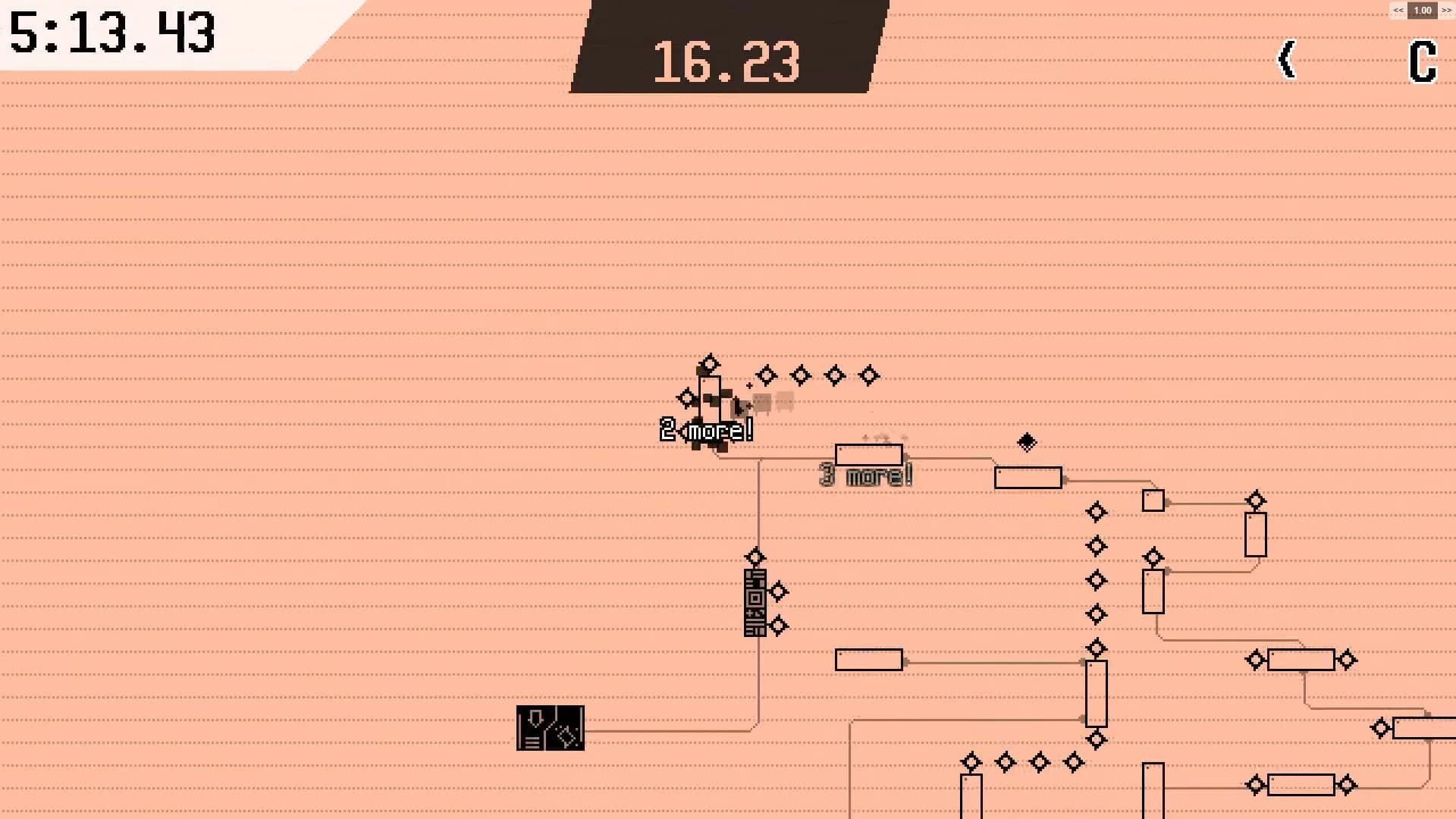Click the '3 more!' counter label
Screen dimensions: 1456x819
867,475
